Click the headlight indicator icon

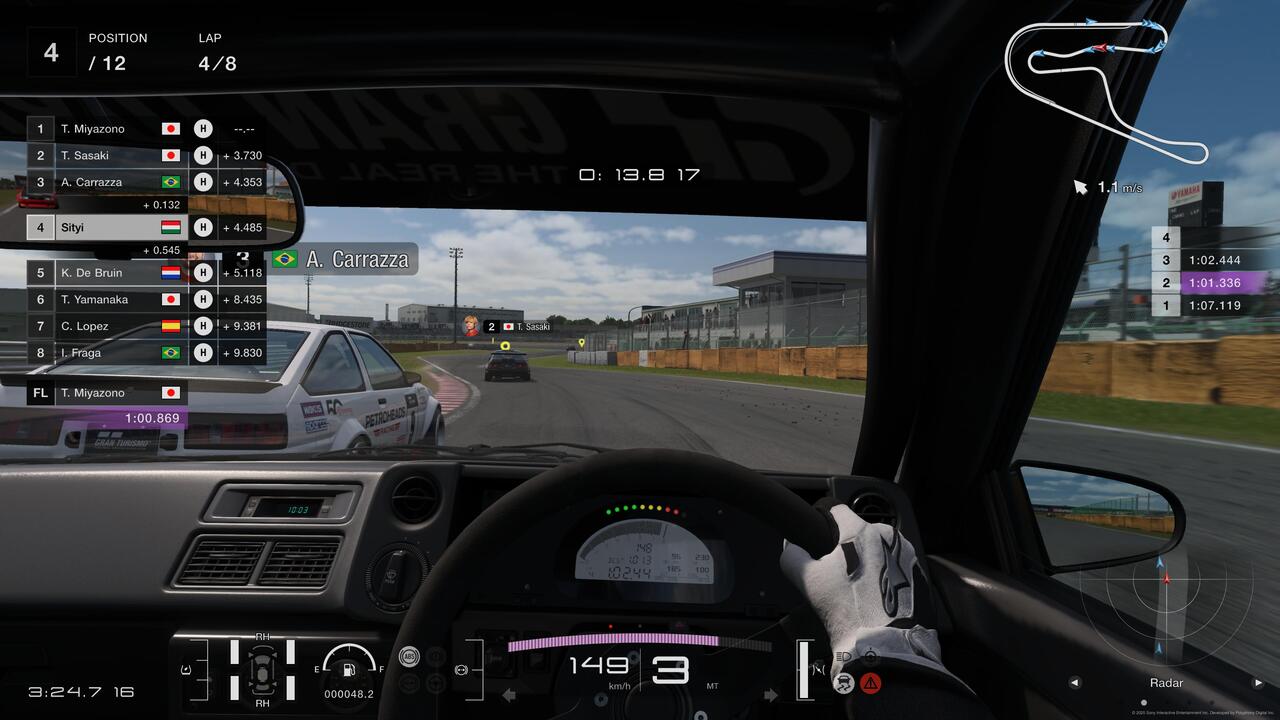844,657
